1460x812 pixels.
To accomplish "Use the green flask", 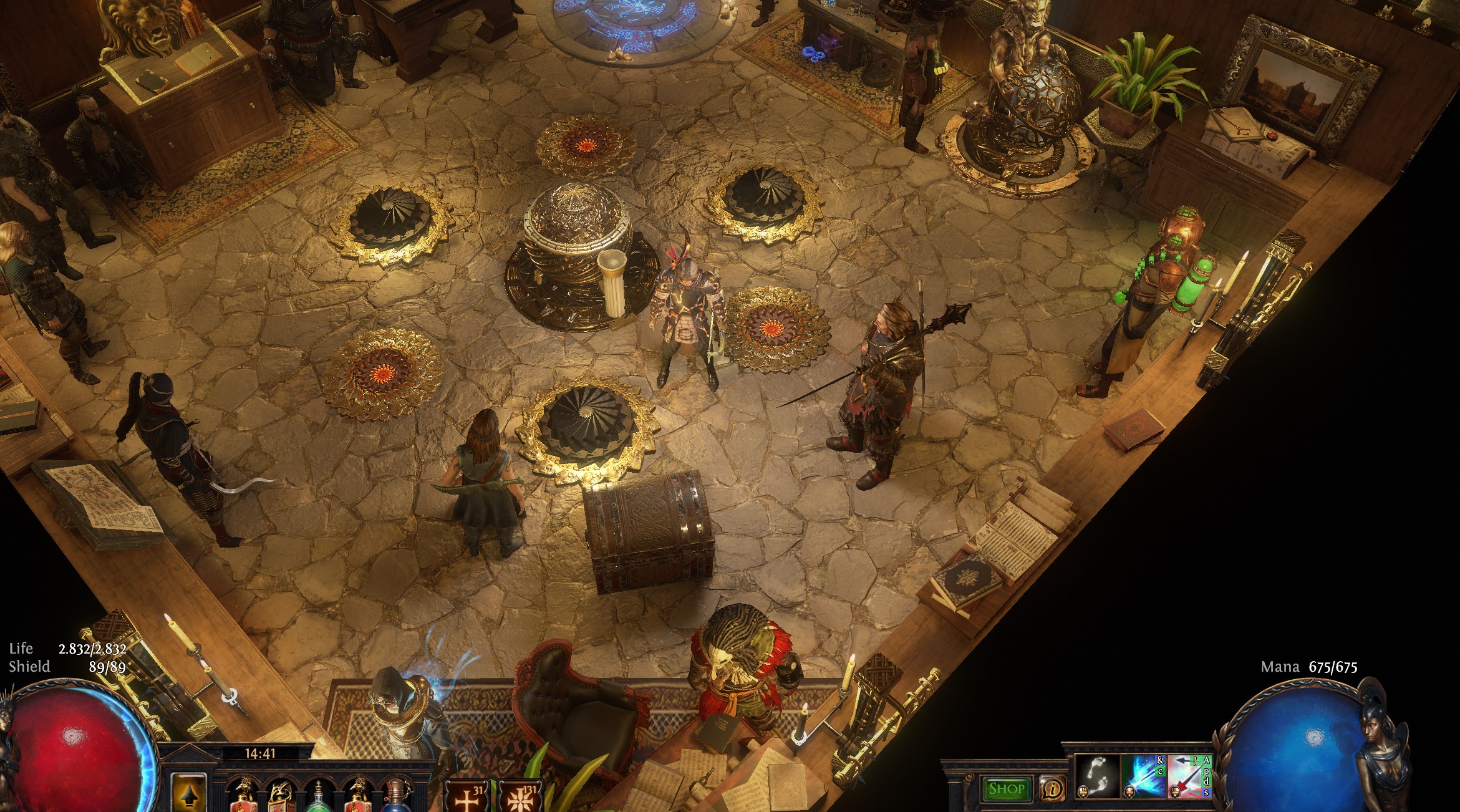I will 319,798.
